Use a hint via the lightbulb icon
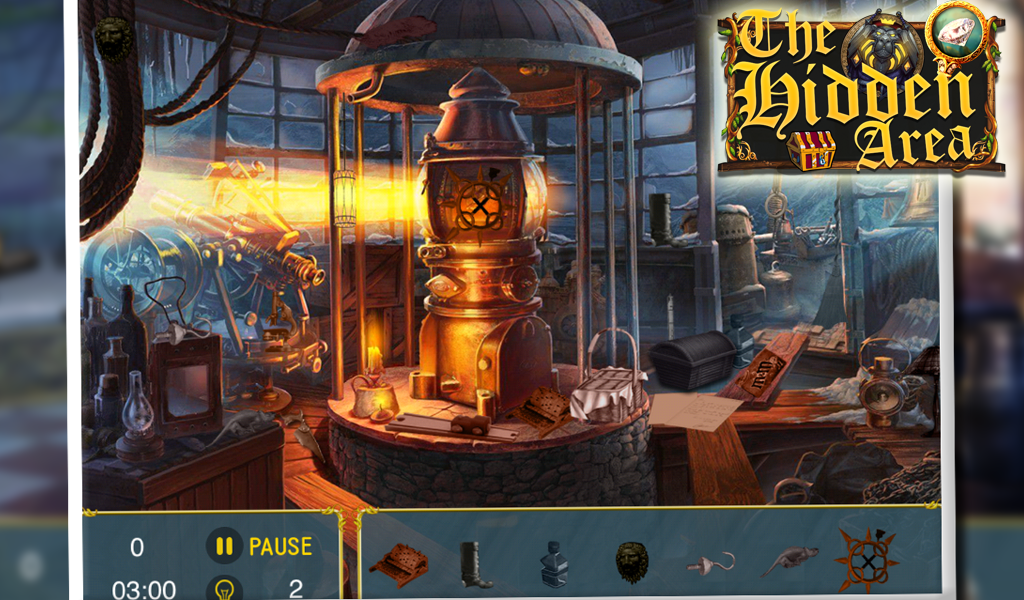Viewport: 1024px width, 600px height. pyautogui.click(x=224, y=588)
